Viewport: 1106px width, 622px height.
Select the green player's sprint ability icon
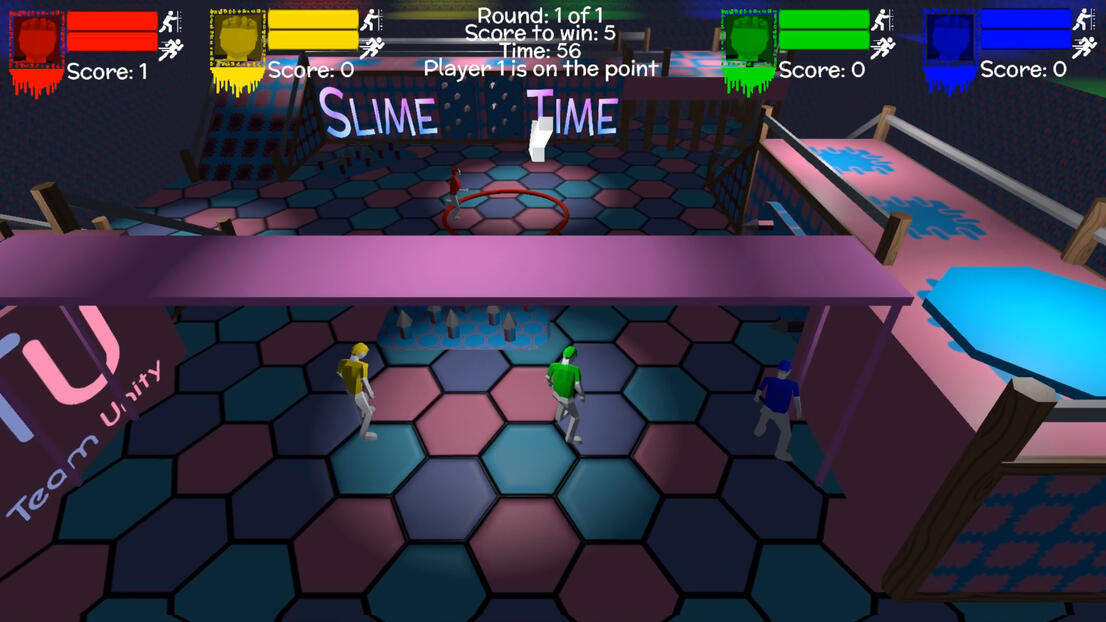click(883, 47)
